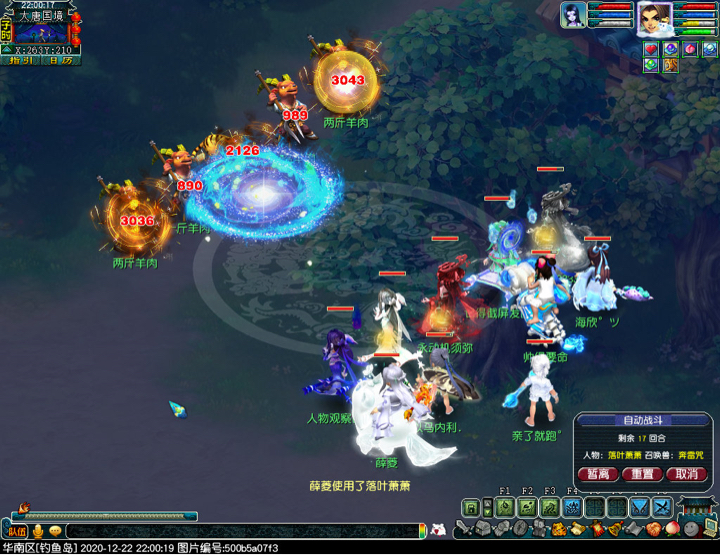Activate the F1 skill slot
720x555 pixels.
(x=504, y=507)
